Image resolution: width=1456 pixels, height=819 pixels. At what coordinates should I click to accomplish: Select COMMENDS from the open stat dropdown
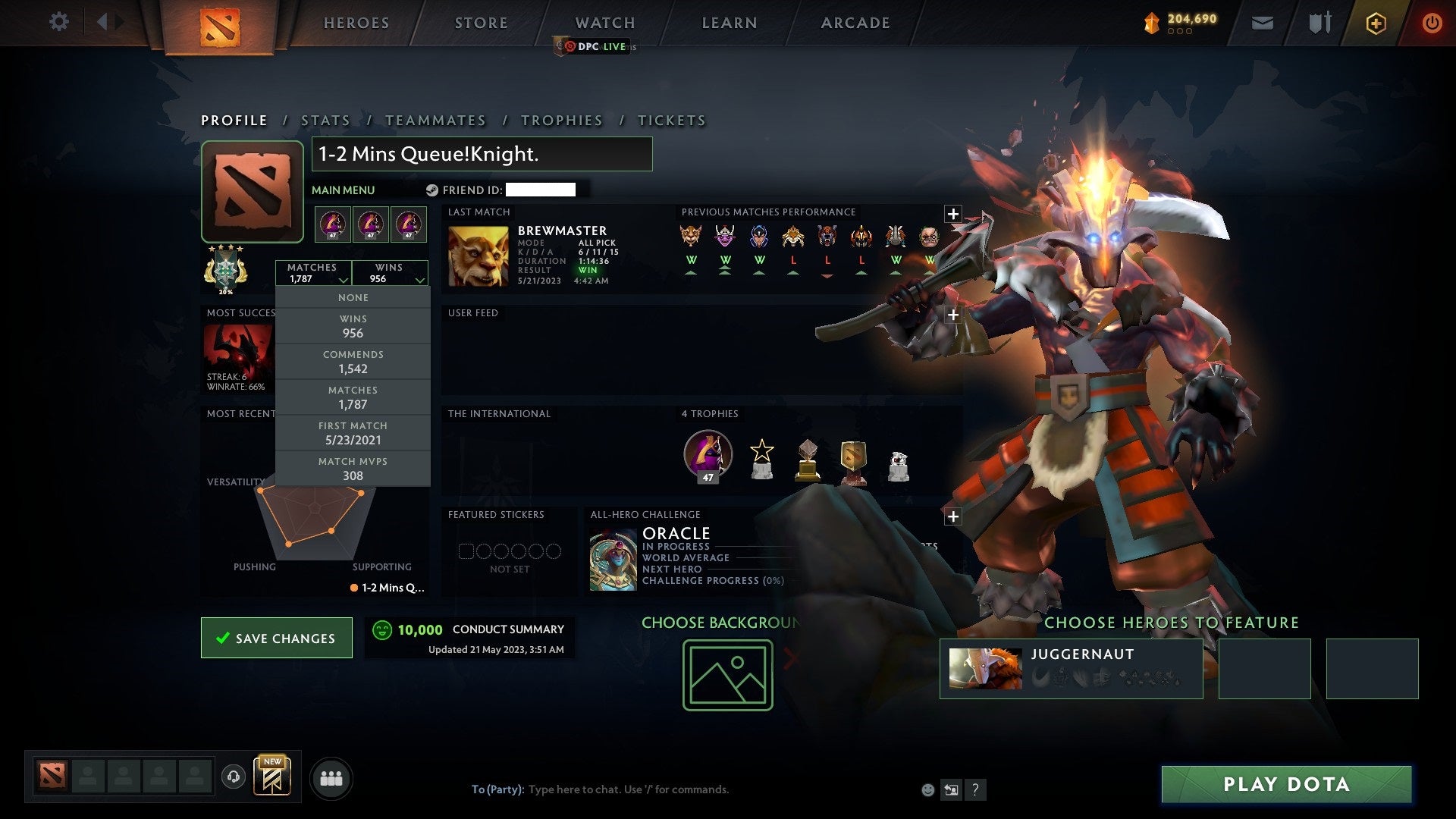(353, 362)
